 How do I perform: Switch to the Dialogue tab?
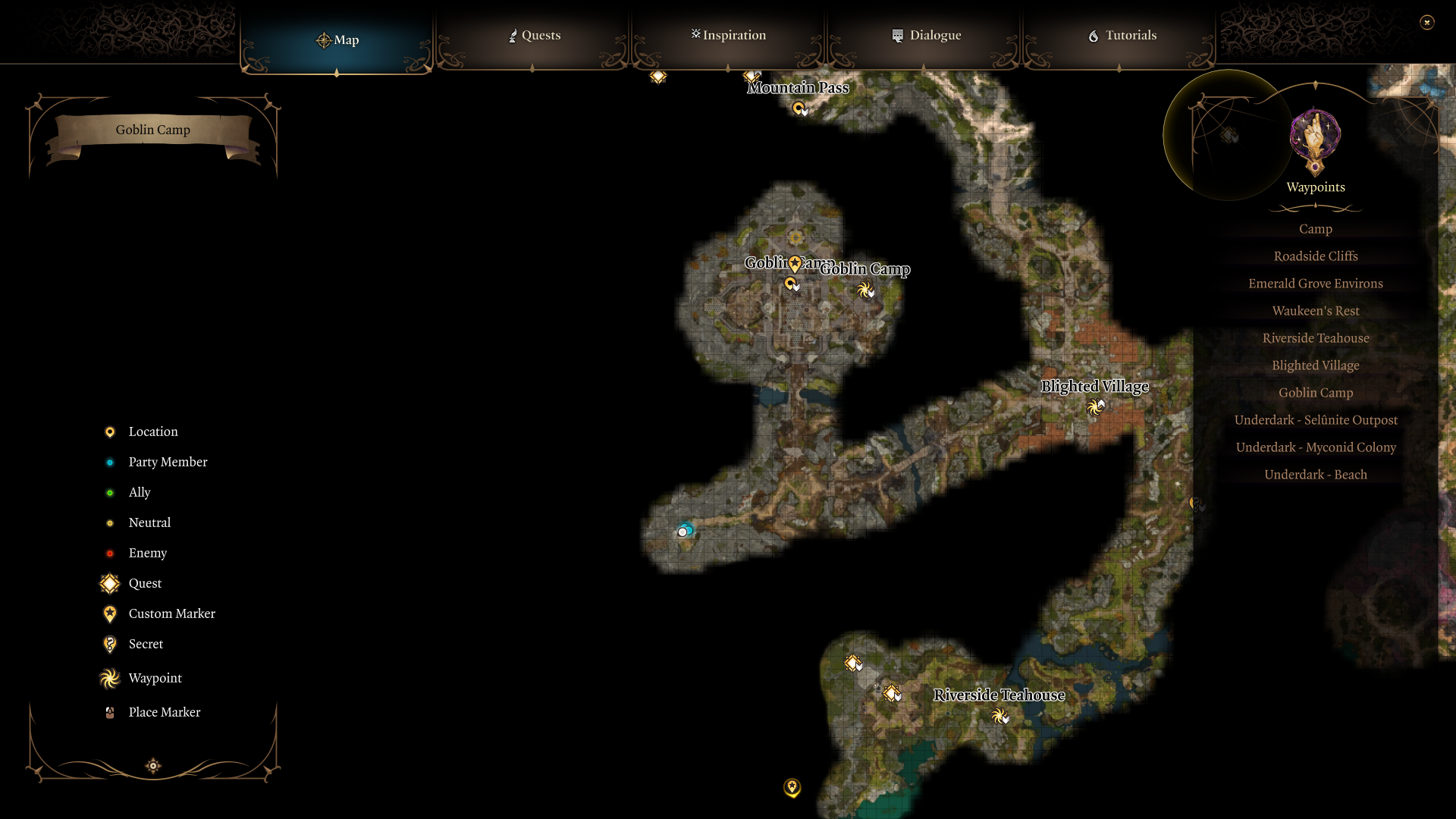927,35
